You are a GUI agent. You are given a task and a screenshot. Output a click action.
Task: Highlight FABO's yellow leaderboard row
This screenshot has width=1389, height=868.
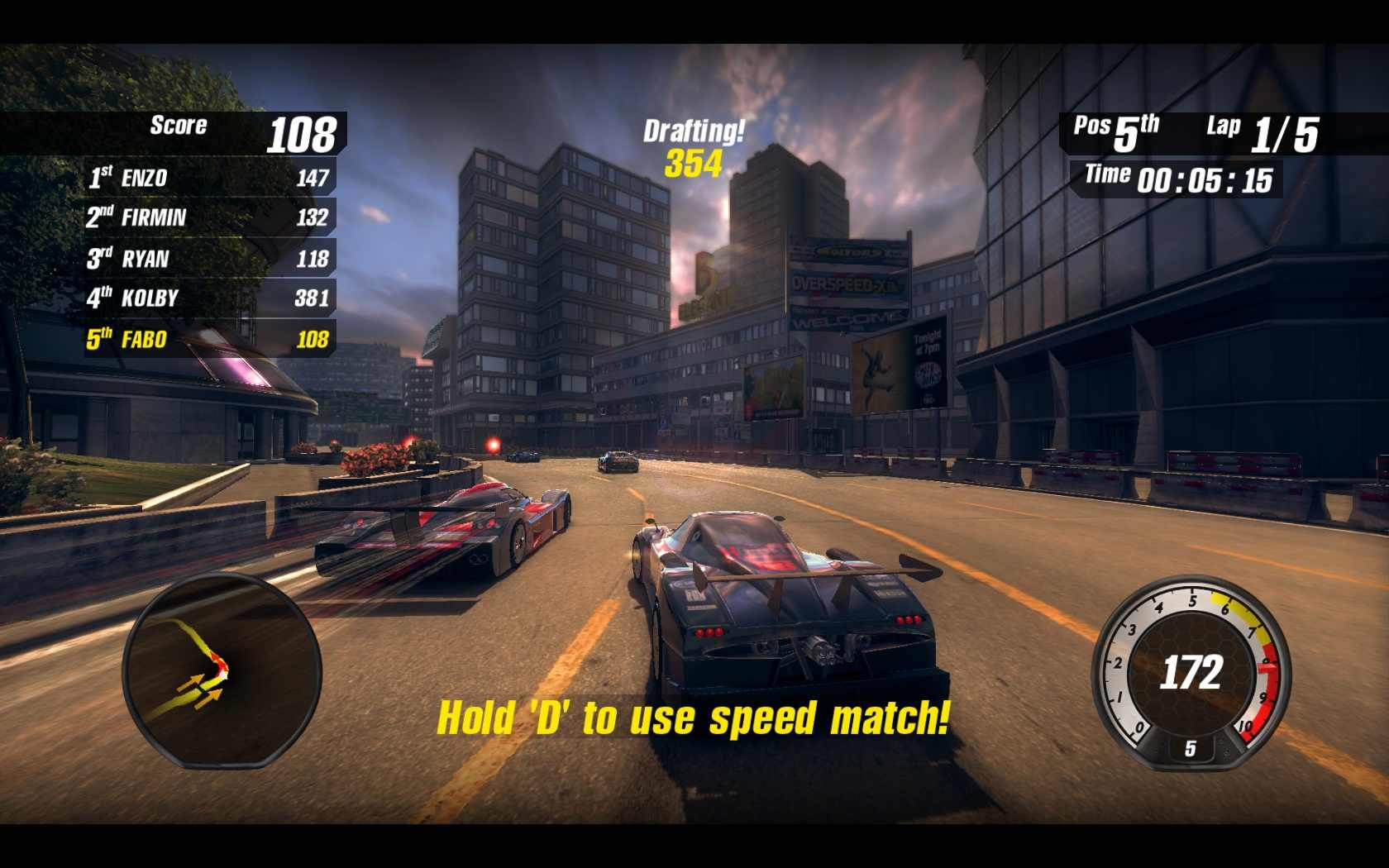point(209,339)
